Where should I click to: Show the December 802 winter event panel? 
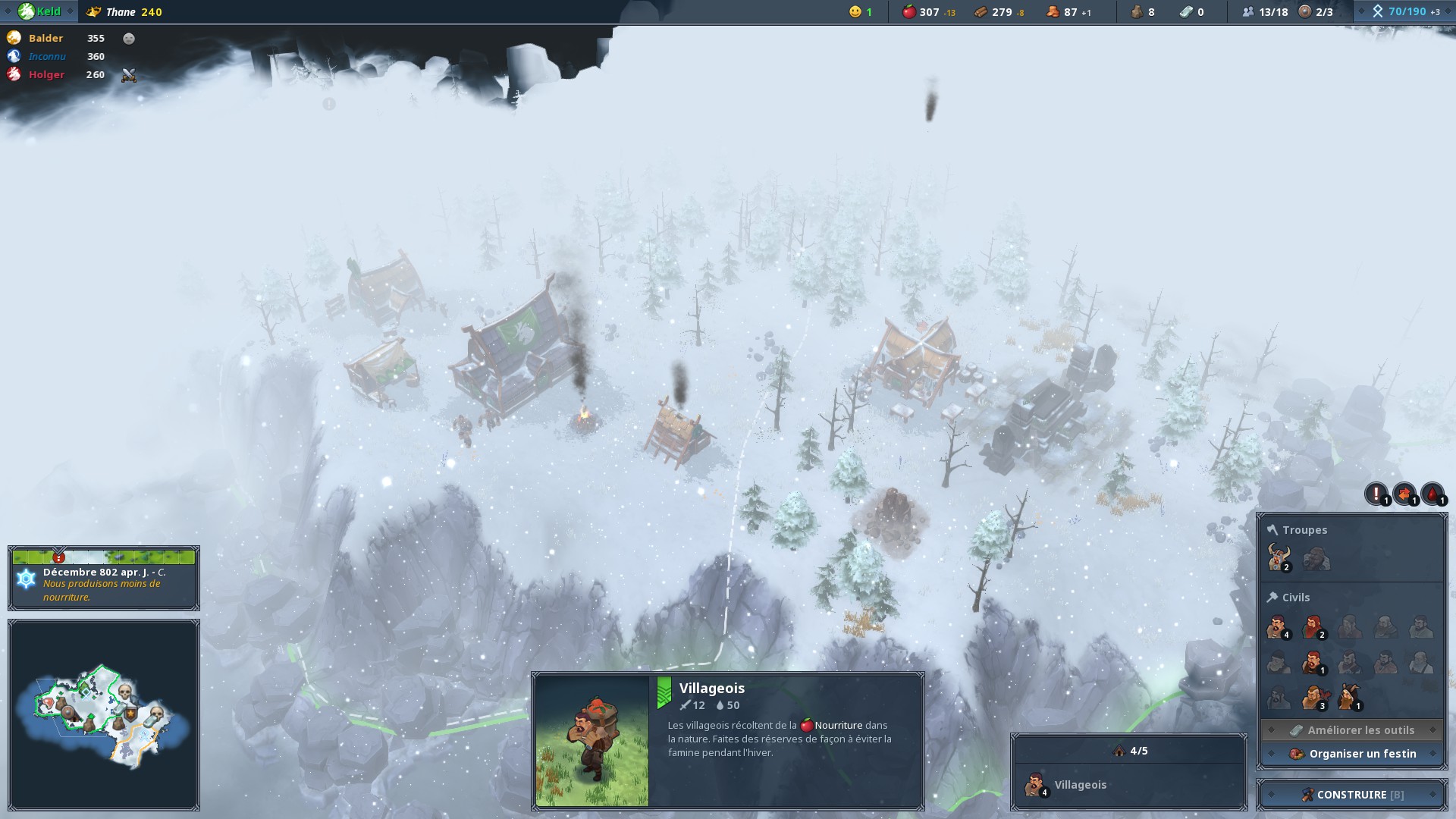[104, 579]
